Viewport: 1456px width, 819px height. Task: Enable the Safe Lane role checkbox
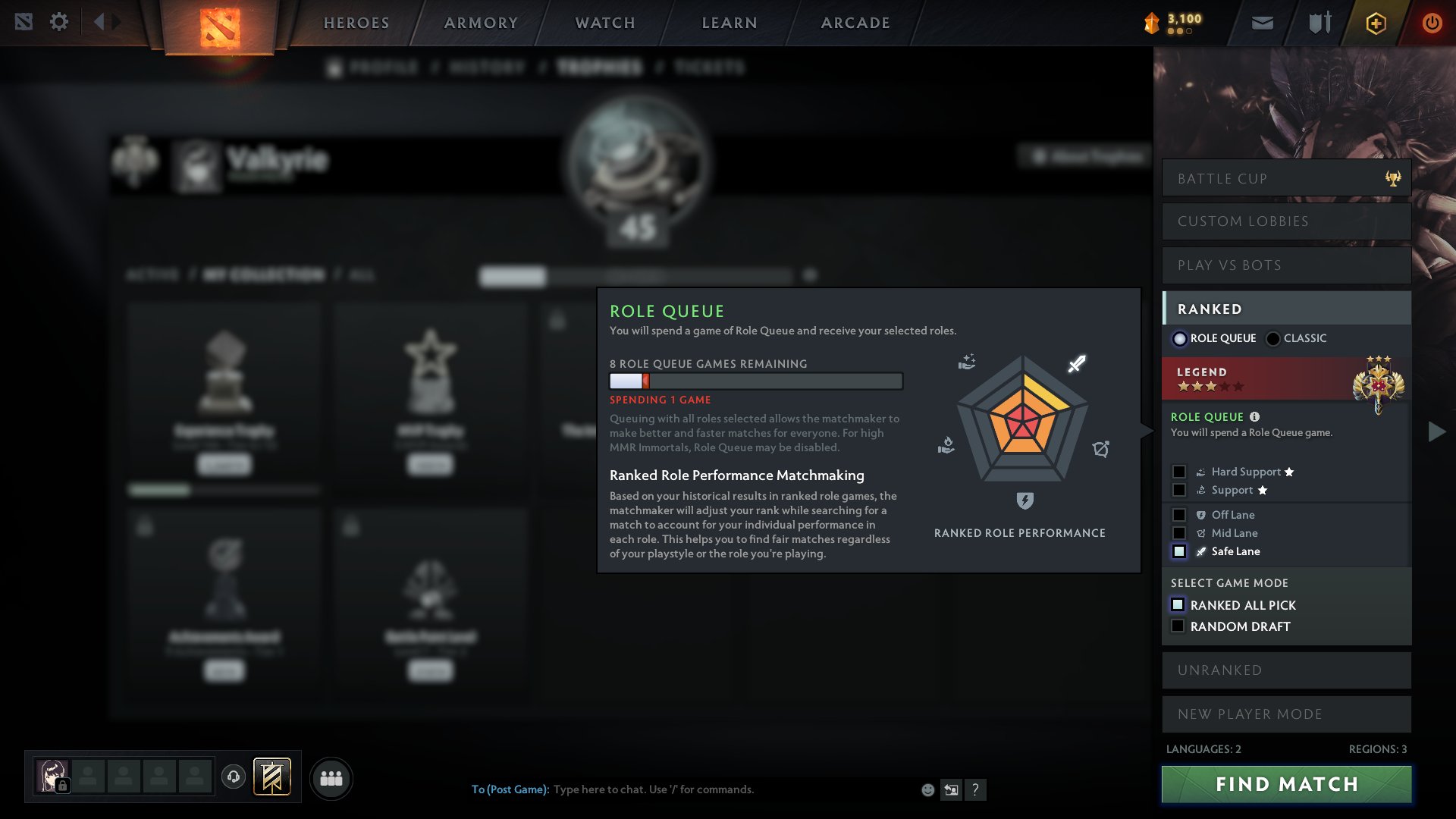(1180, 551)
